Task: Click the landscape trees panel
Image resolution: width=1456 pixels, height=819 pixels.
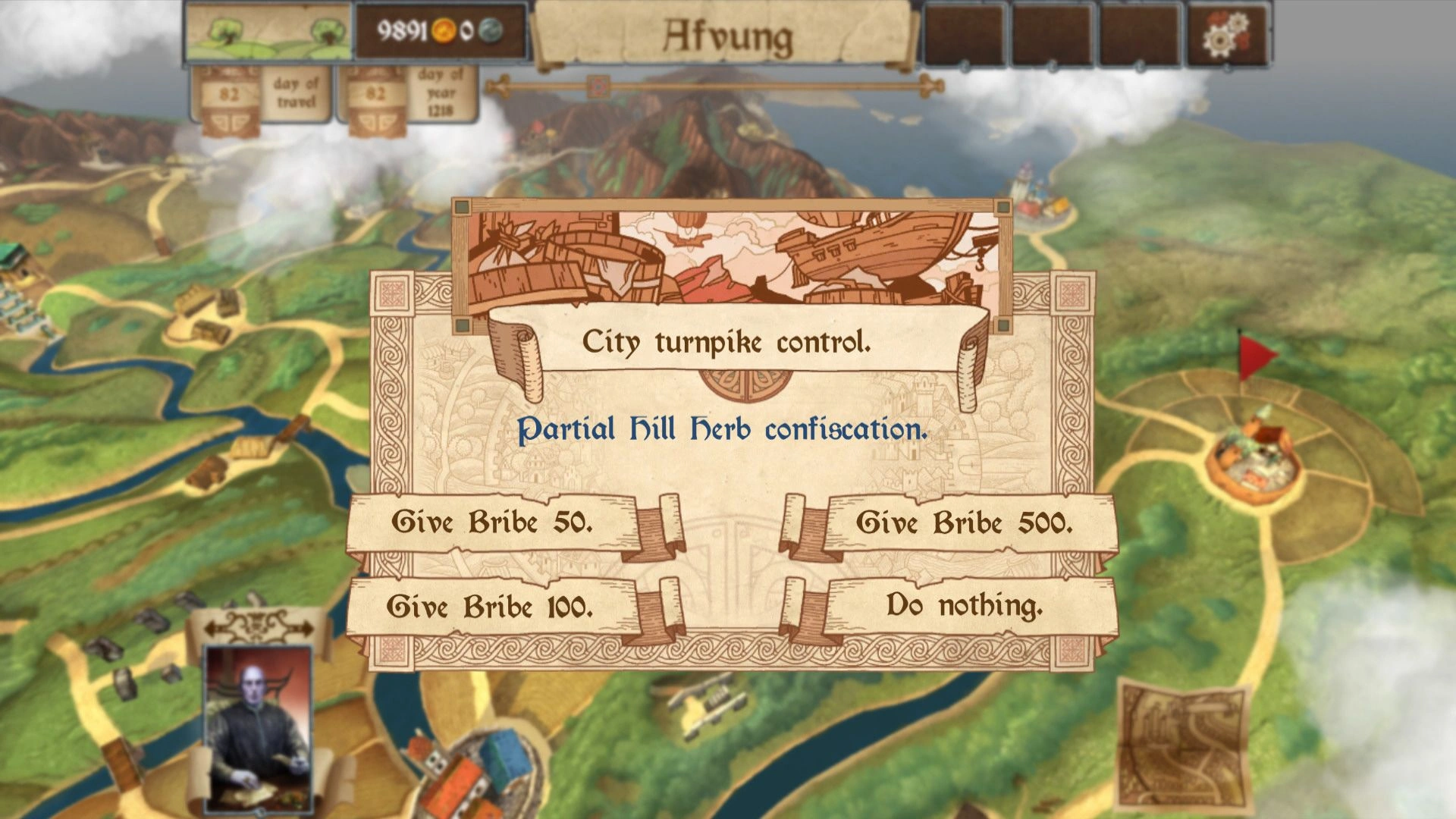Action: (x=269, y=33)
